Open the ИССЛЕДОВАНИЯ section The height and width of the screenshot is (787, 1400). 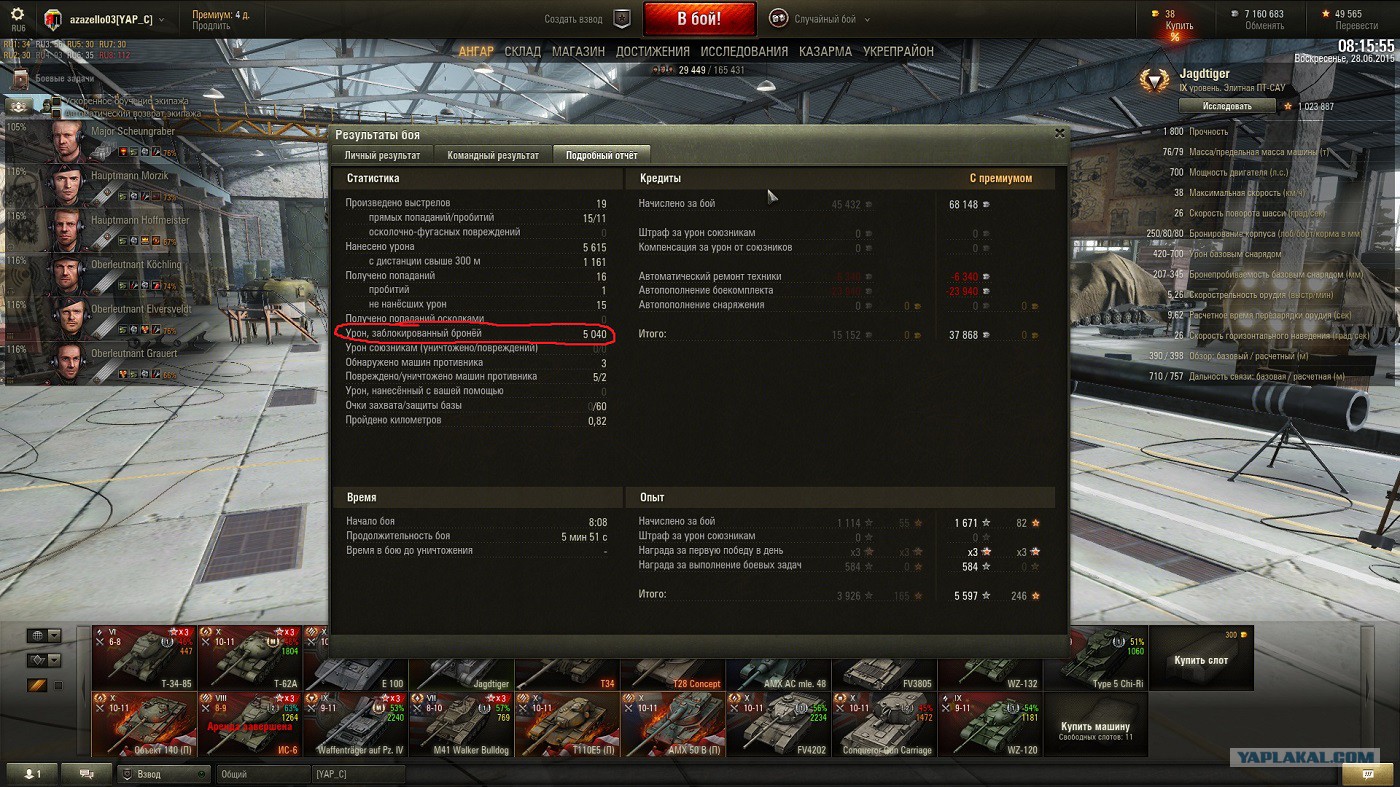click(x=744, y=51)
